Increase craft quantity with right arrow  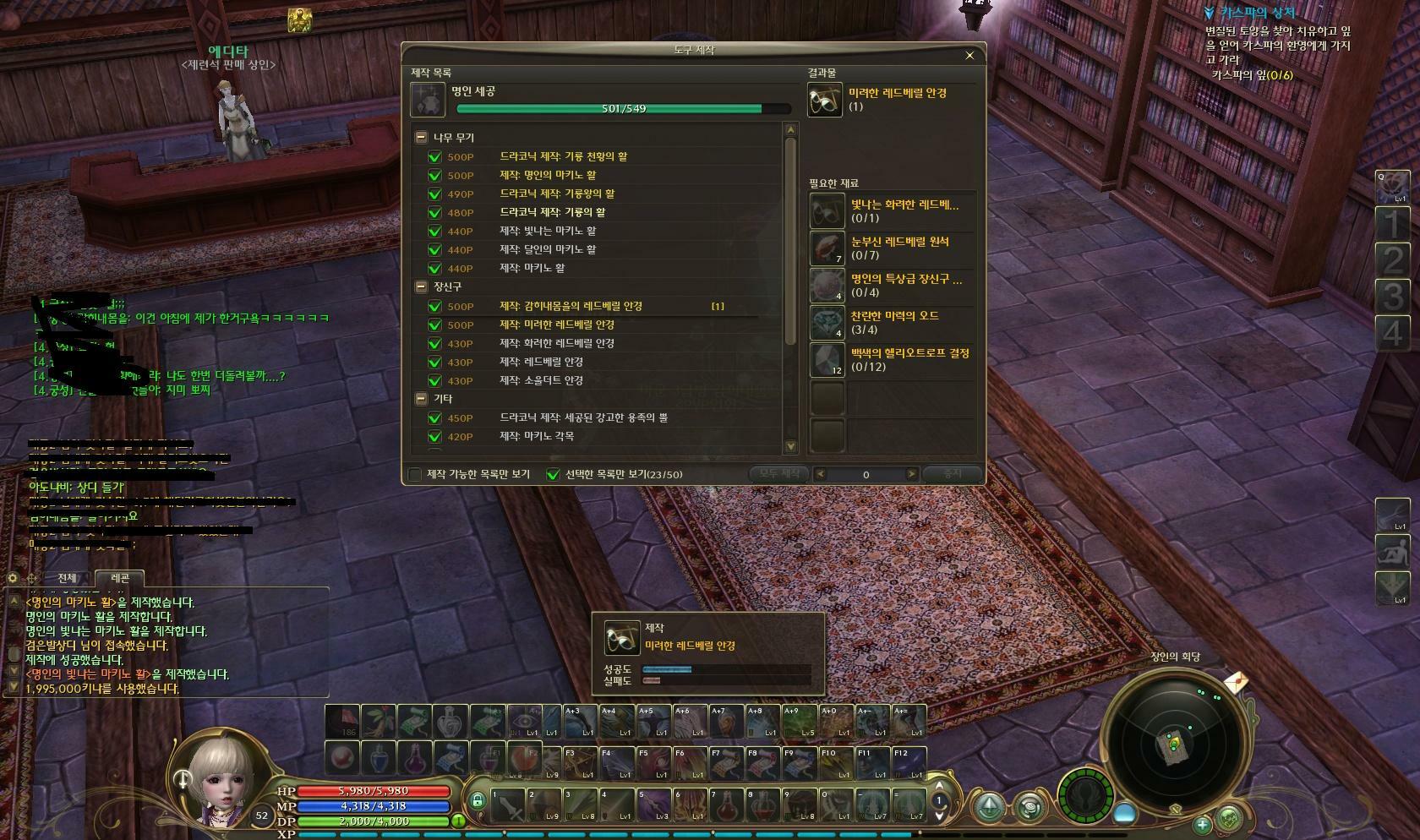911,474
